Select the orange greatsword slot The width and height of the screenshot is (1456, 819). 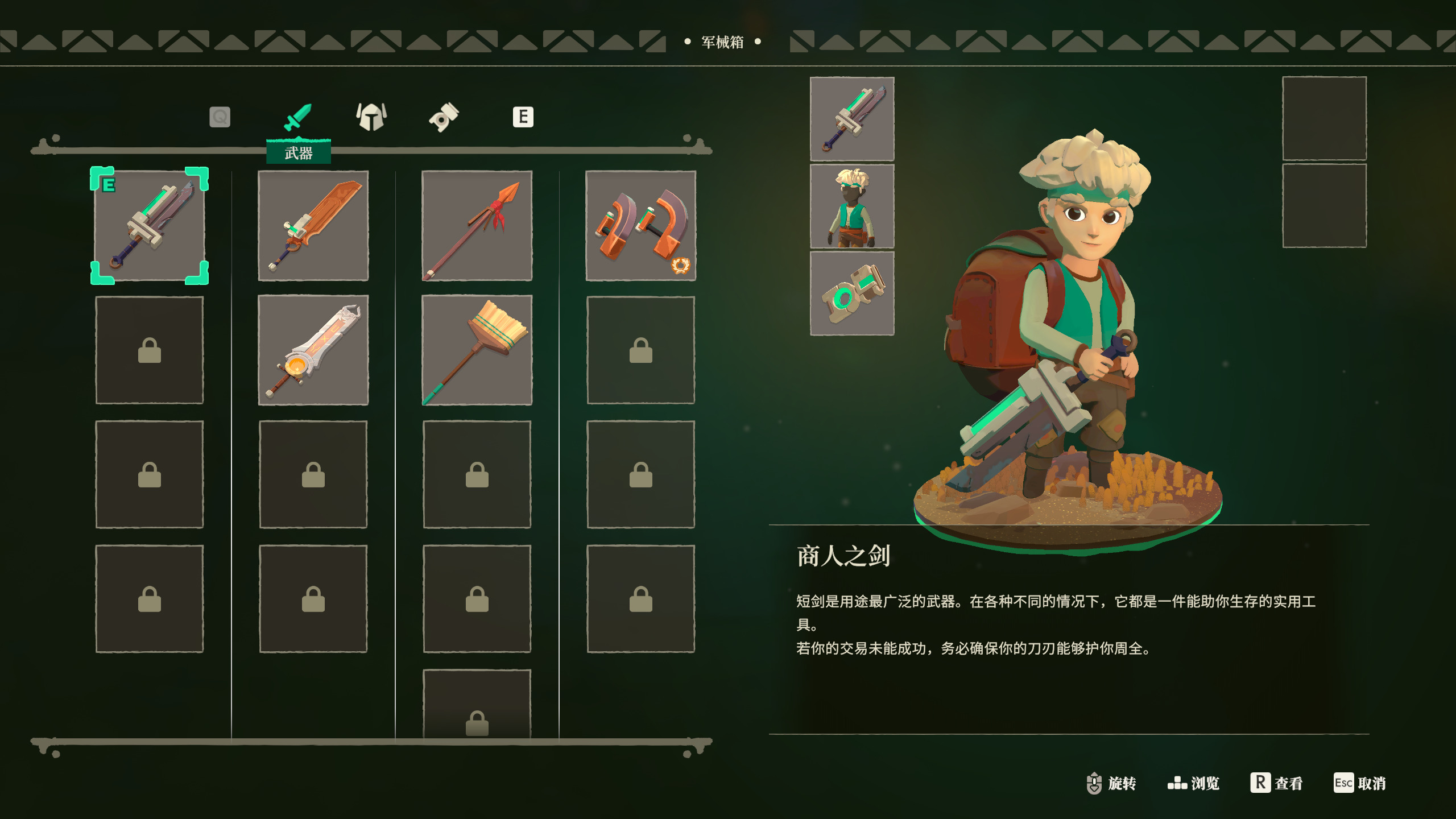click(313, 226)
